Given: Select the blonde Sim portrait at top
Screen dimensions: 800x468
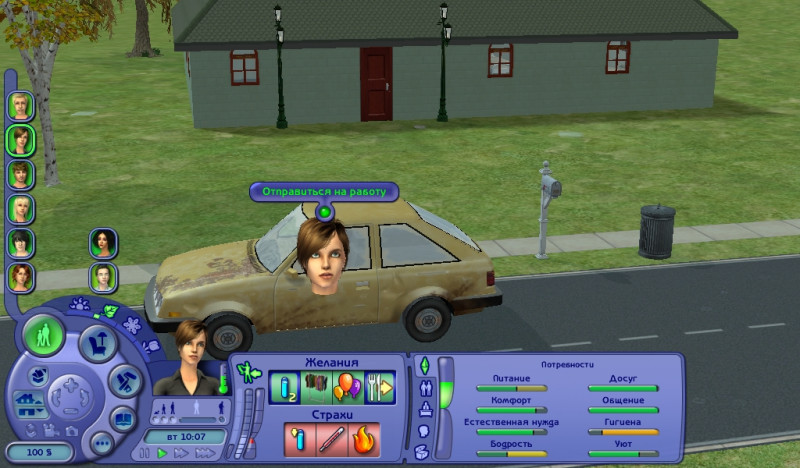Looking at the screenshot, I should click(21, 105).
